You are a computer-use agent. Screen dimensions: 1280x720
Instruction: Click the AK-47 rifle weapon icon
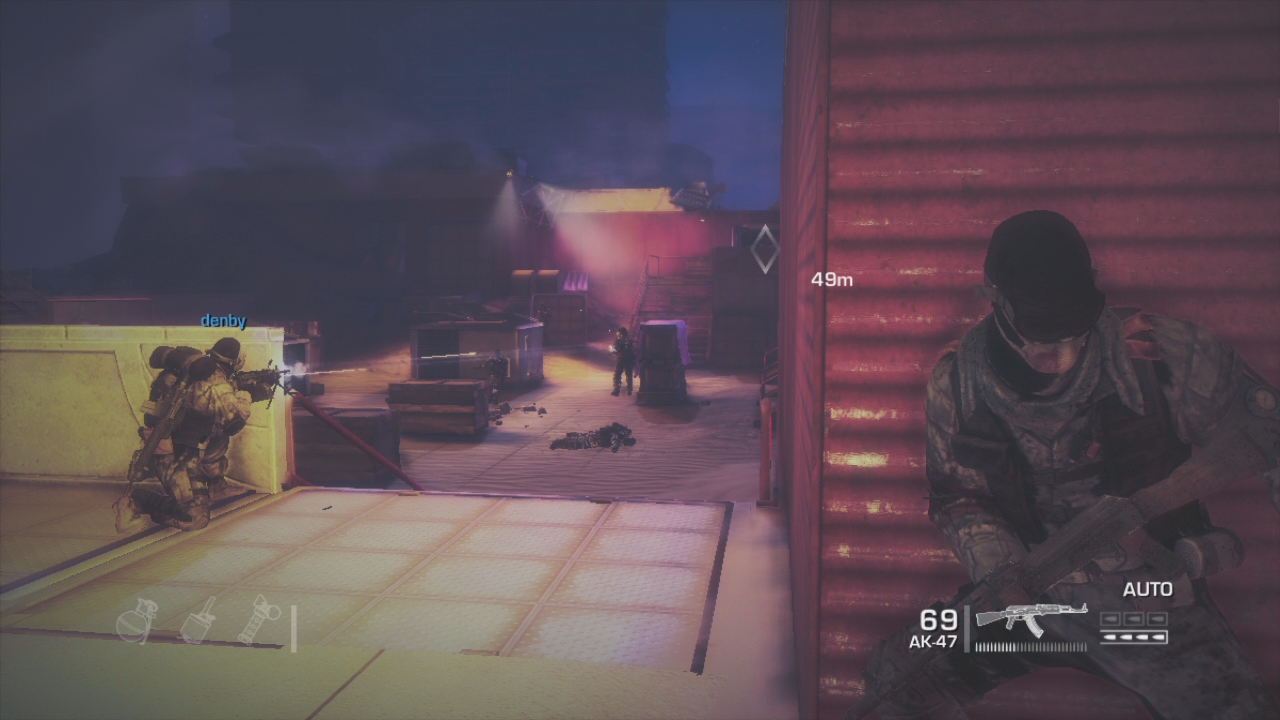tap(1030, 620)
